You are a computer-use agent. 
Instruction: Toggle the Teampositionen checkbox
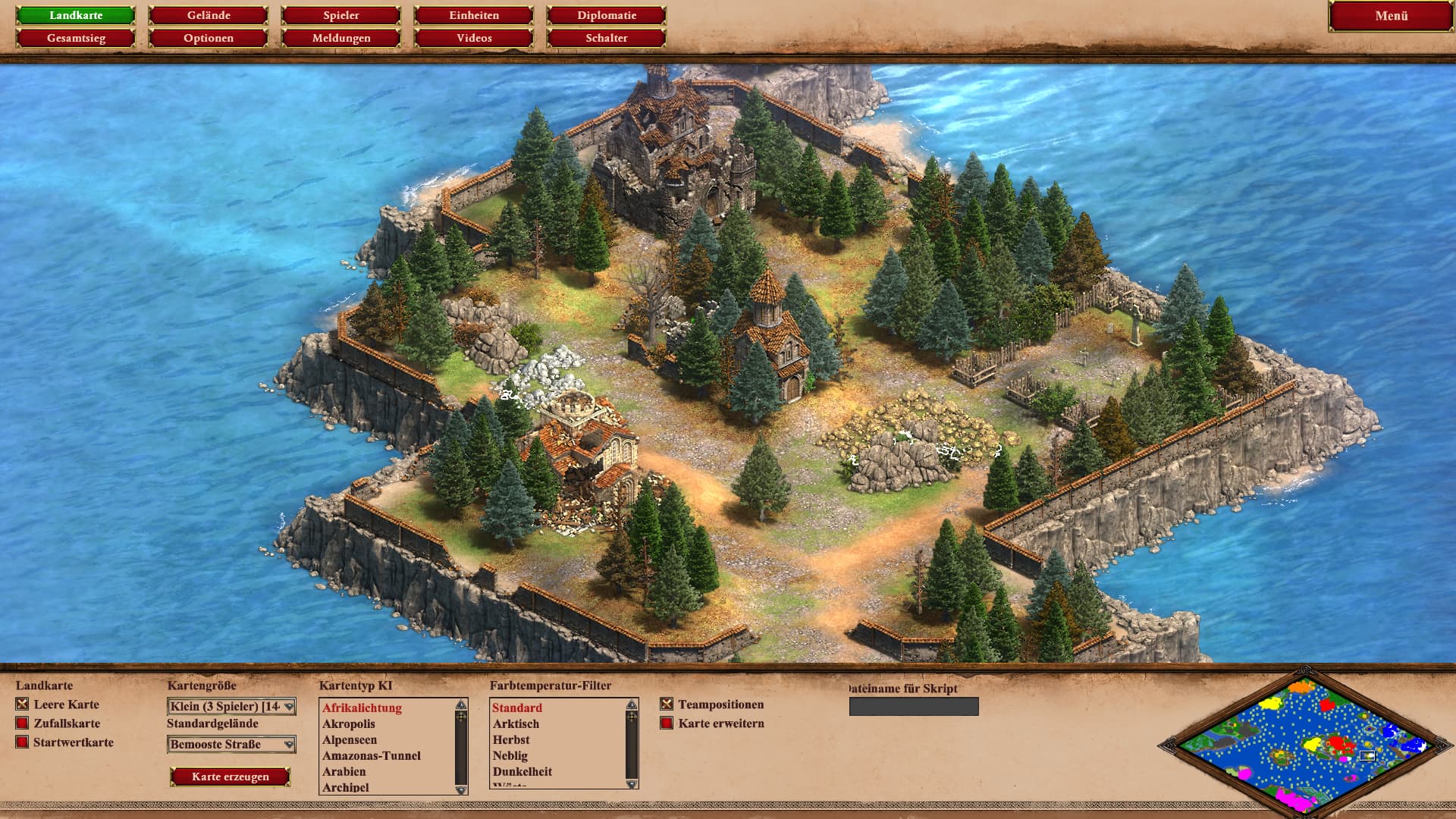coord(667,704)
